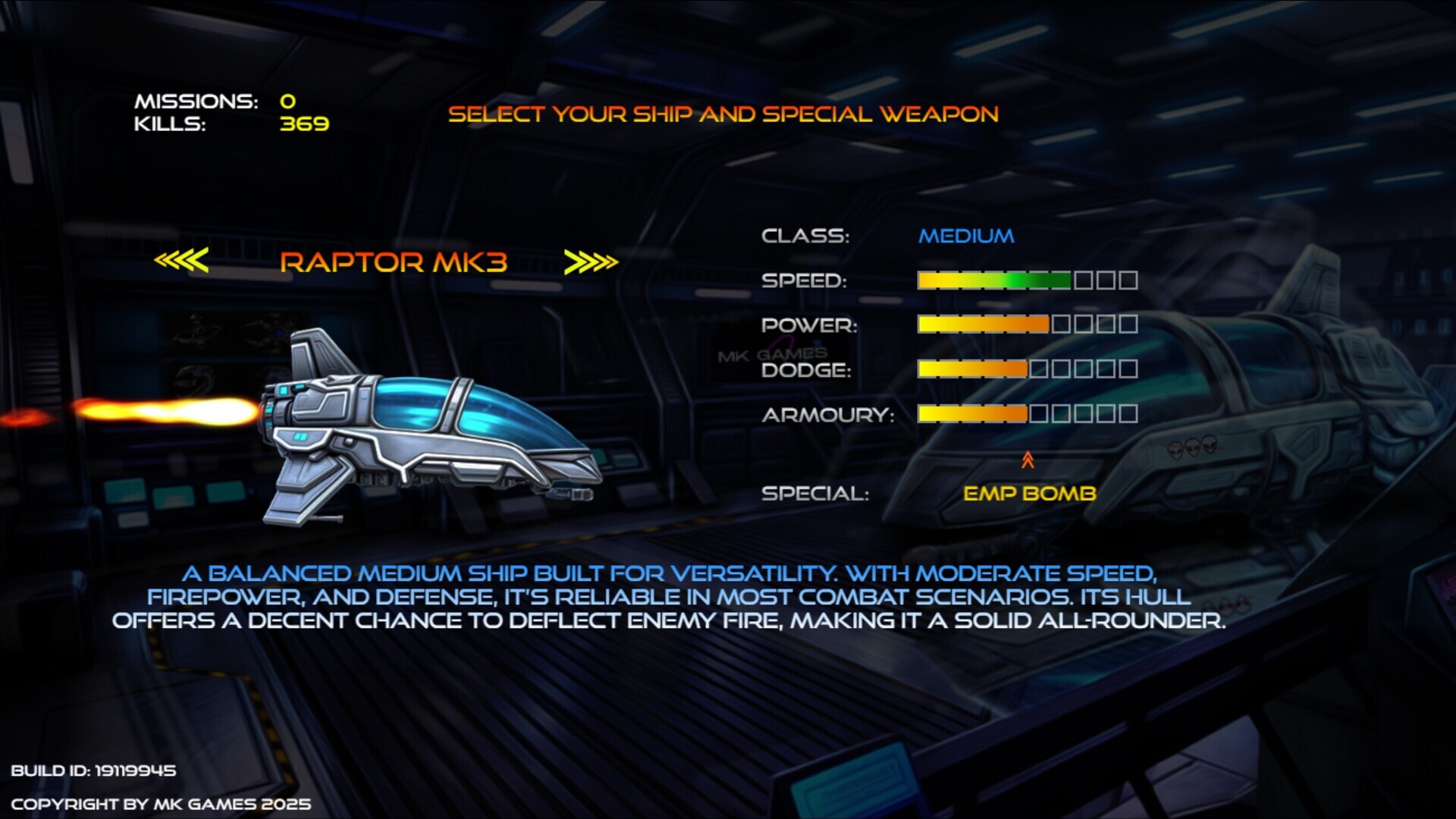Click the RAPTOR MK3 title text
Viewport: 1456px width, 819px height.
tap(394, 264)
